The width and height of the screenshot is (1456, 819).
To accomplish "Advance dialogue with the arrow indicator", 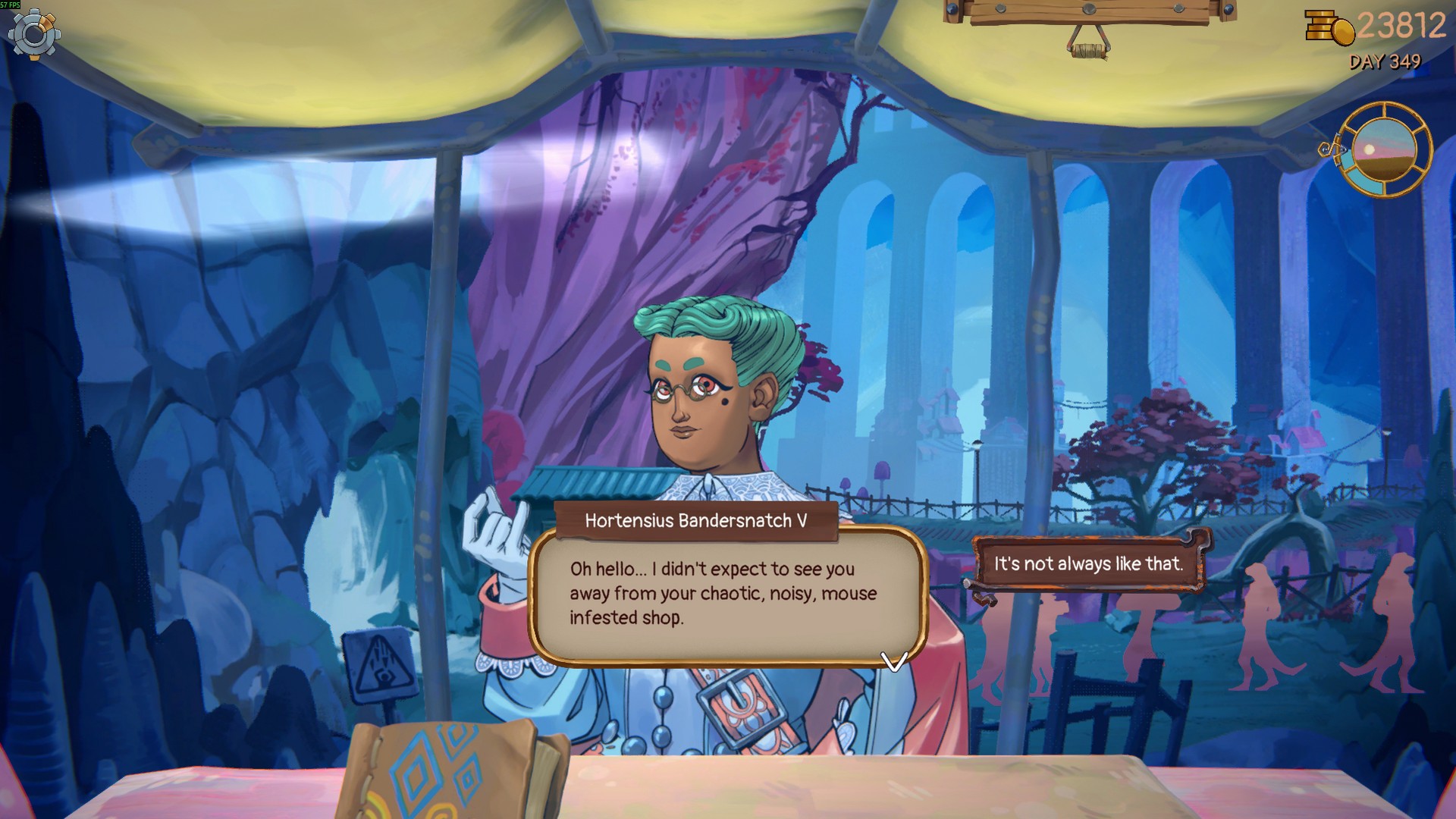I will (894, 662).
